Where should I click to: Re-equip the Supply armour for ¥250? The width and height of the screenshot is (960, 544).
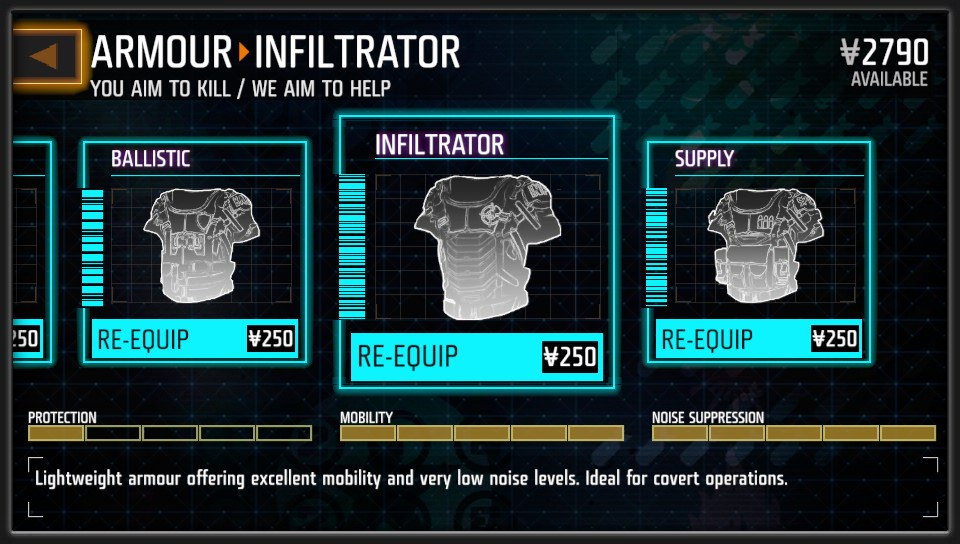759,339
